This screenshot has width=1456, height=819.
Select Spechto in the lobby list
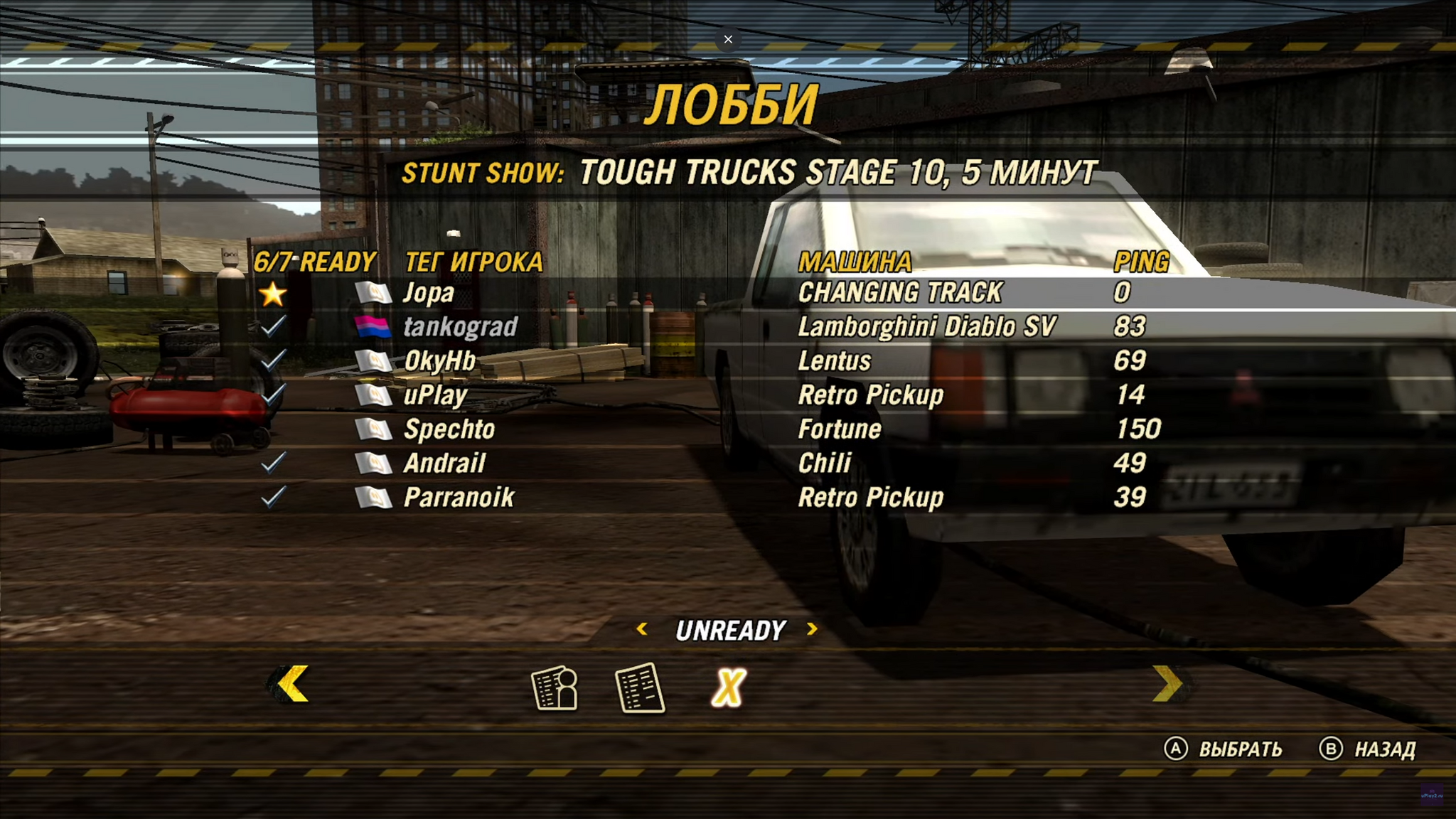click(x=449, y=429)
